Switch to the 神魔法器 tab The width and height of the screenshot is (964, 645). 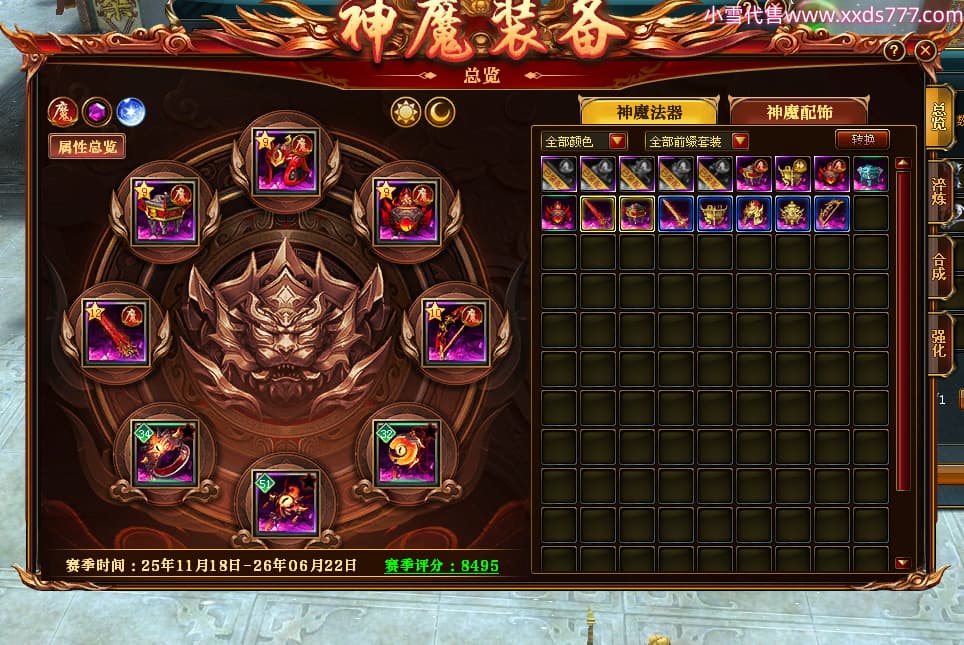pyautogui.click(x=649, y=112)
